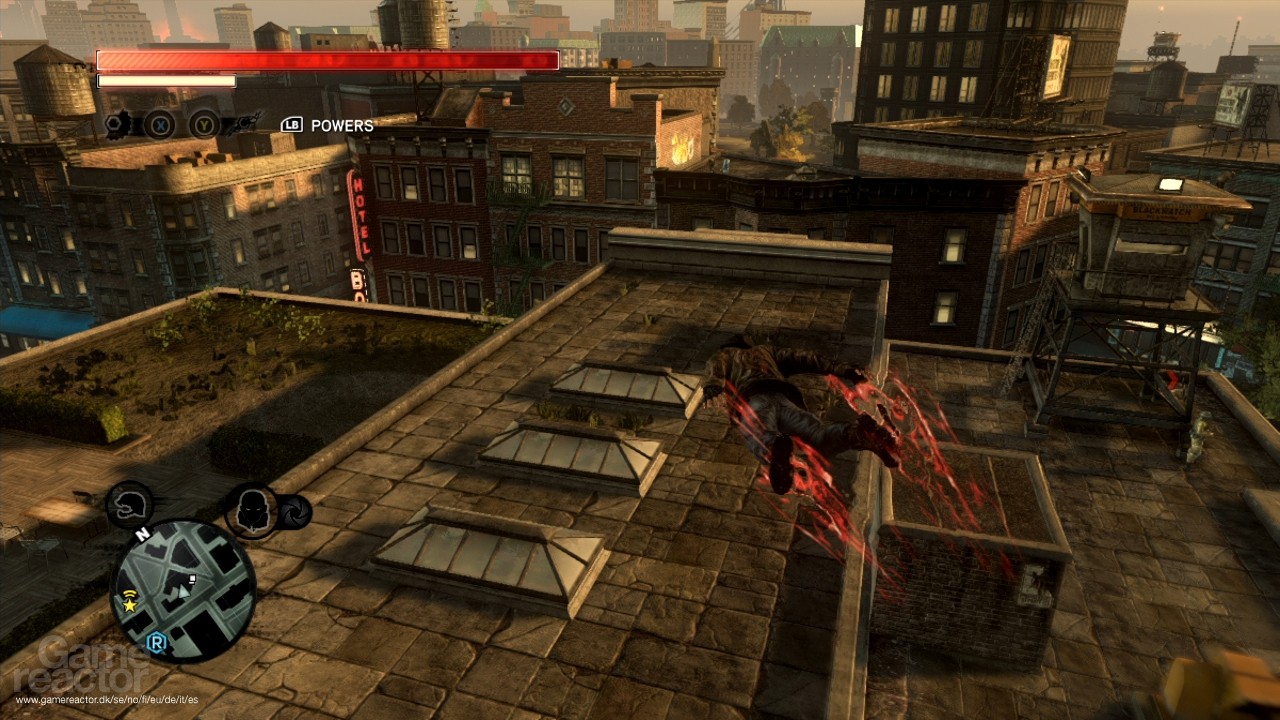
Task: Click the blue hexagonal R marker on minimap
Action: coord(155,641)
